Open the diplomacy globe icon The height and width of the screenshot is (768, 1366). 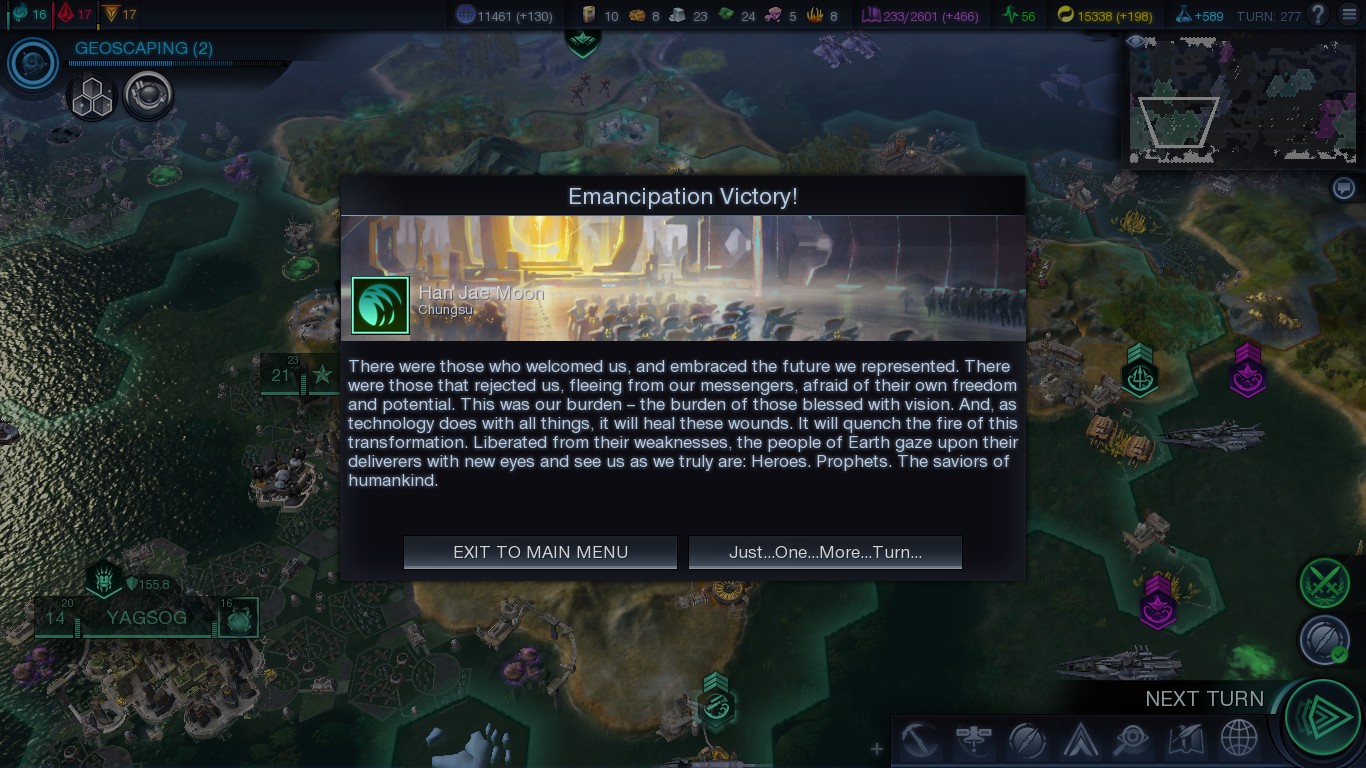click(x=1240, y=740)
